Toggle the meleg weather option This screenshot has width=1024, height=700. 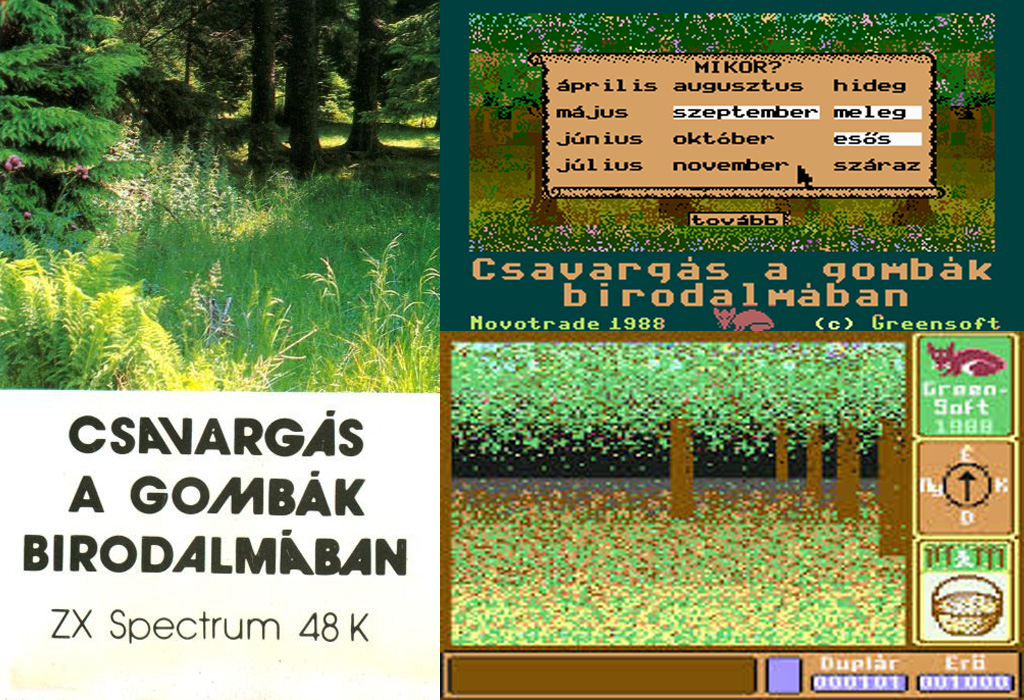870,113
